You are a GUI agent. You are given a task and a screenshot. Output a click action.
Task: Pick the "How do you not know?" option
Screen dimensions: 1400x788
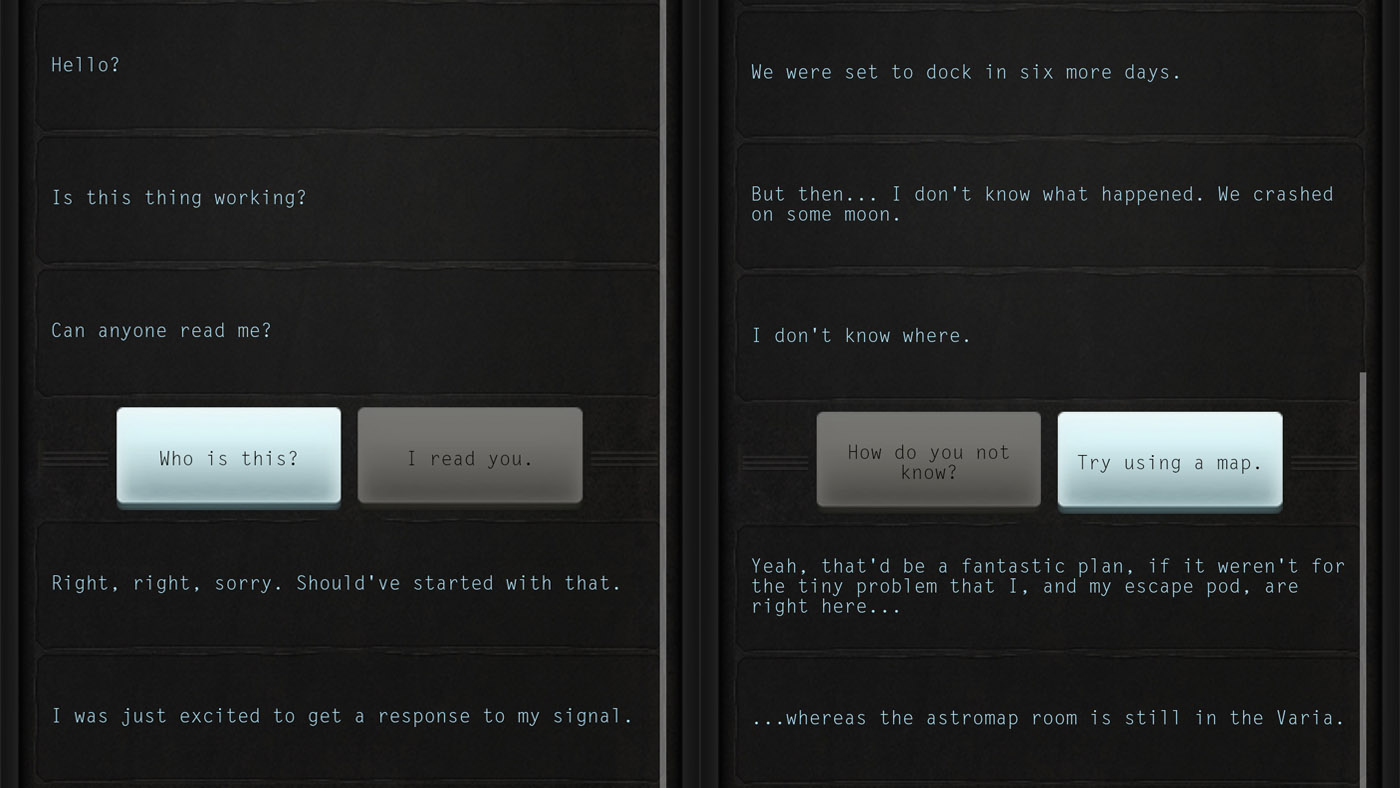tap(927, 461)
